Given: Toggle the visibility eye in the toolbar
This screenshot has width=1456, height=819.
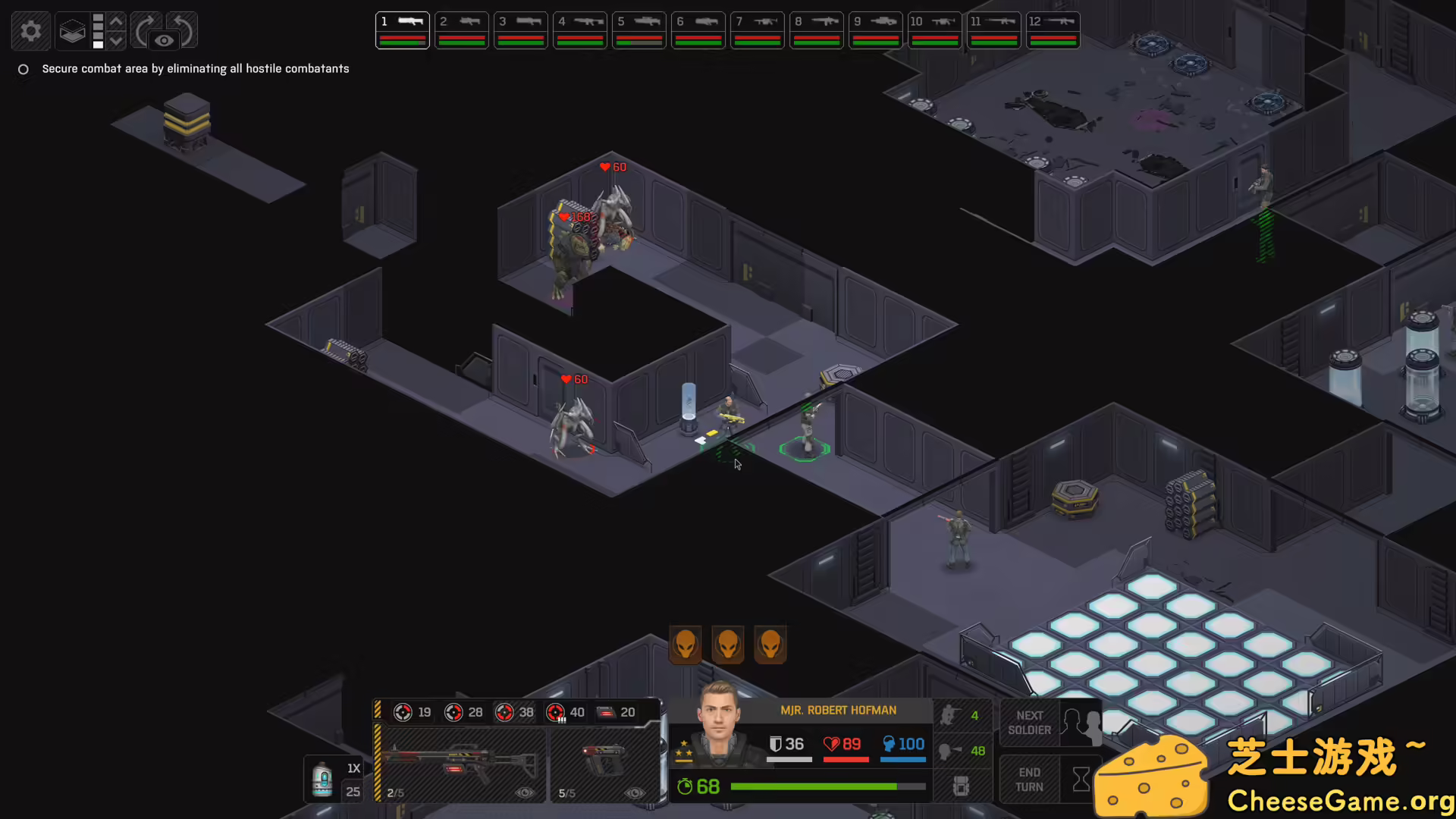Looking at the screenshot, I should pos(164,42).
